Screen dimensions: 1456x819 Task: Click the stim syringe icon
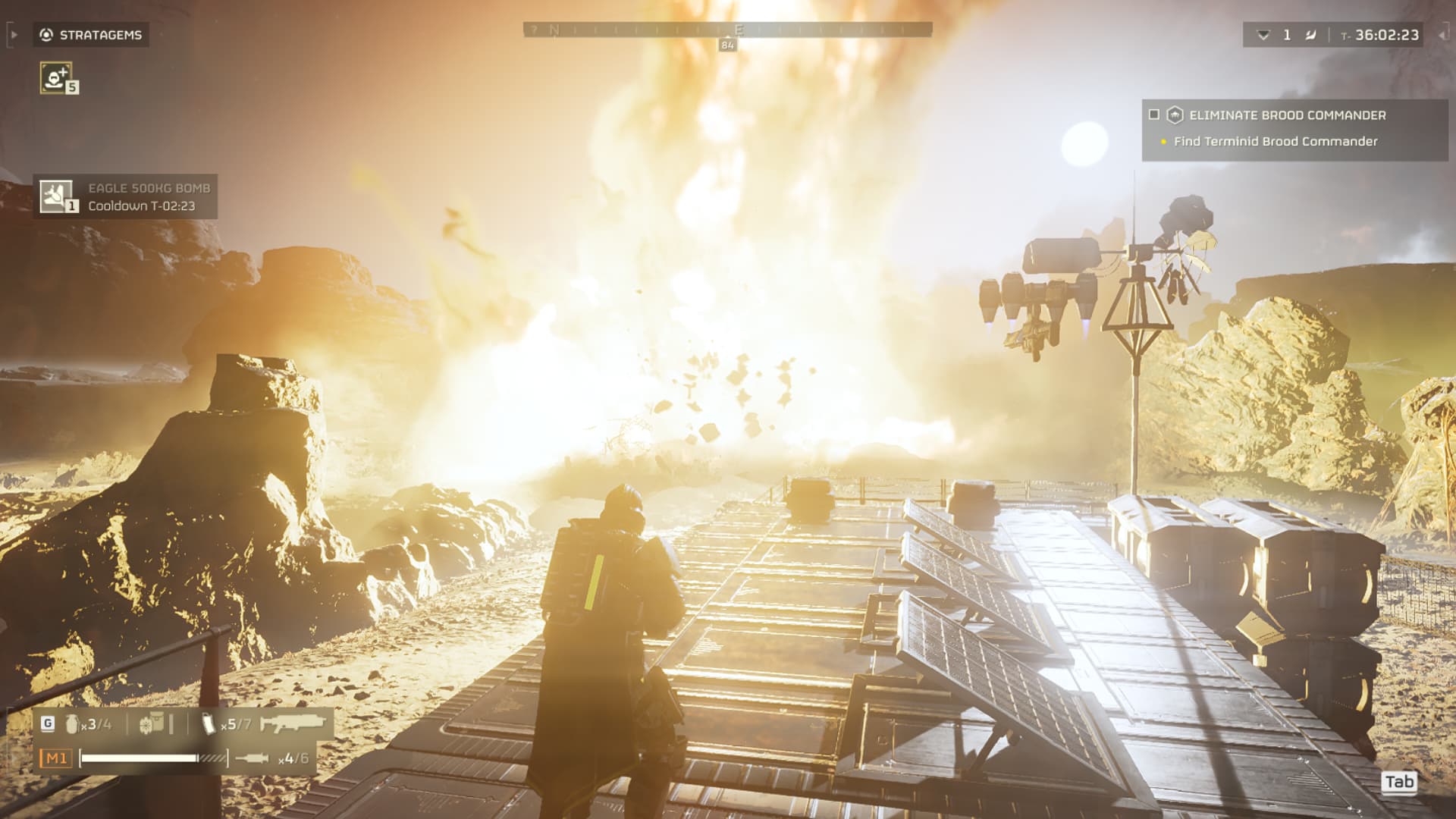point(252,758)
